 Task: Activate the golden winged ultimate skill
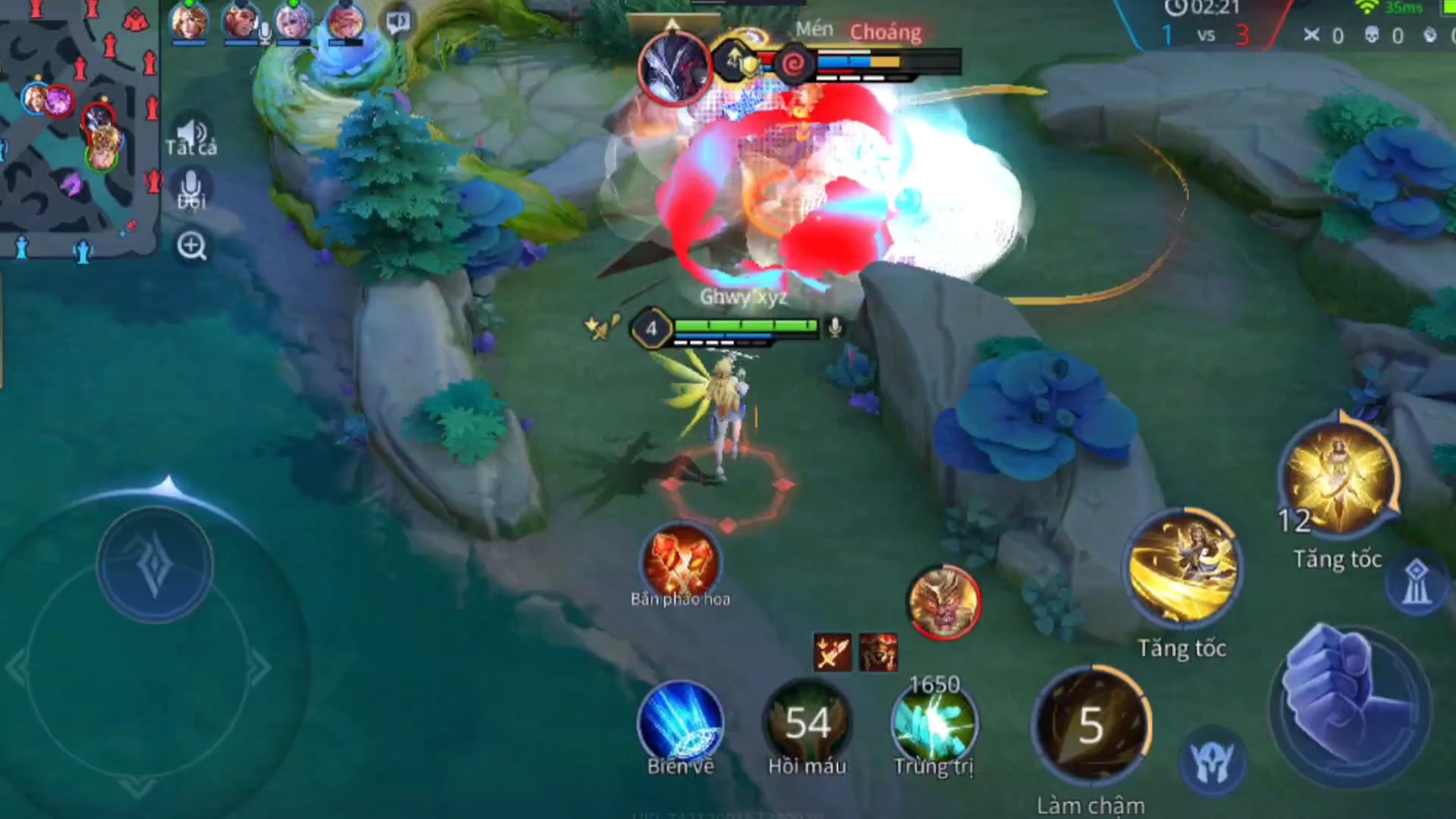1340,478
